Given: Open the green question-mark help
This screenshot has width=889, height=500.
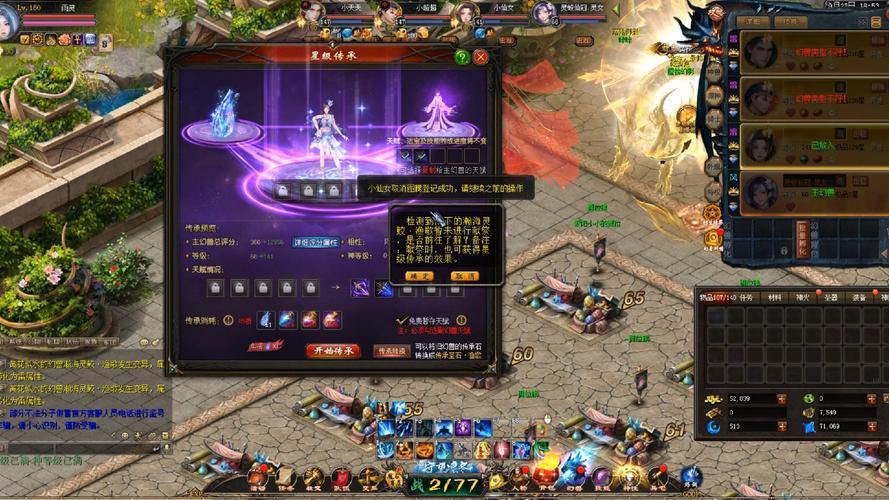Looking at the screenshot, I should coord(462,58).
